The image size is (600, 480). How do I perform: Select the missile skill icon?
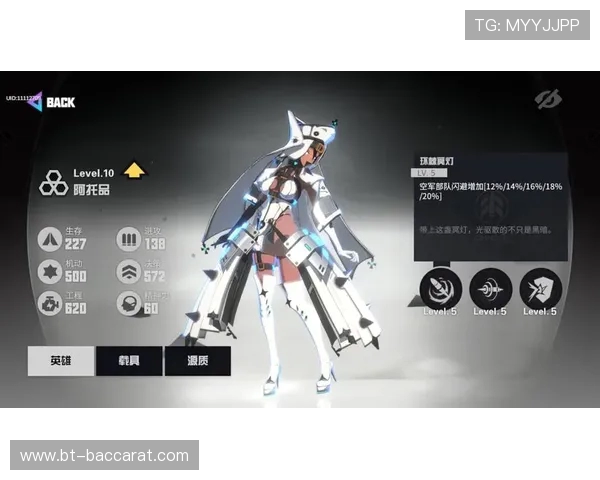pos(440,289)
